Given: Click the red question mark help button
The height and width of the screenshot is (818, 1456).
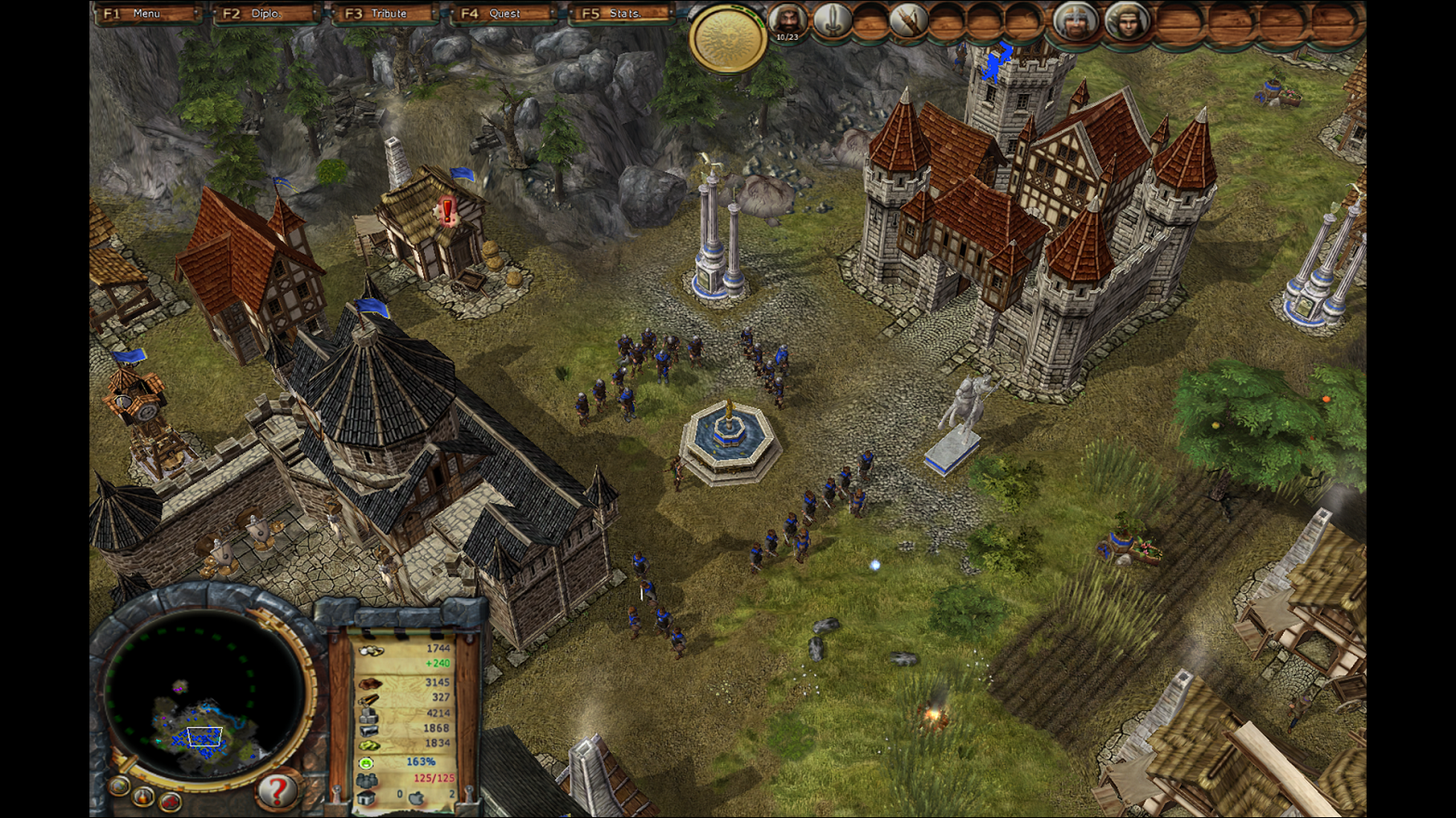Looking at the screenshot, I should click(x=277, y=792).
